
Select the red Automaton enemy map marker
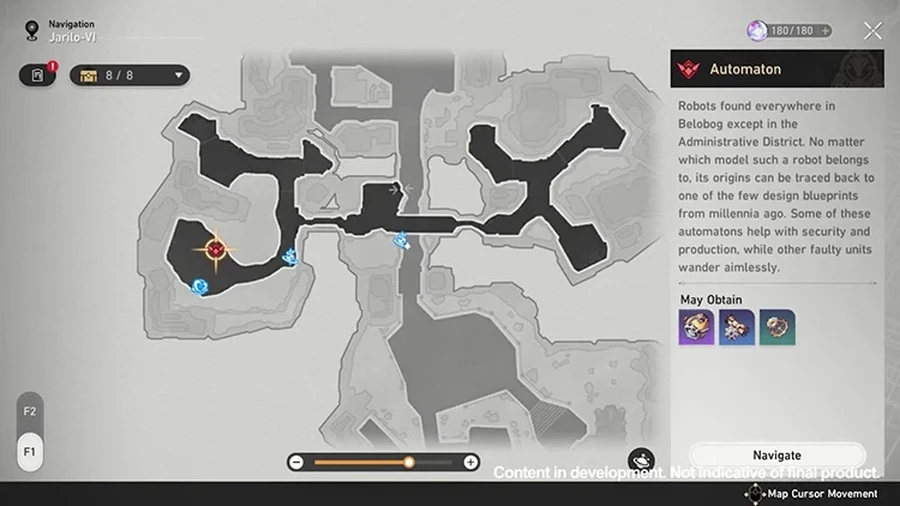(216, 248)
